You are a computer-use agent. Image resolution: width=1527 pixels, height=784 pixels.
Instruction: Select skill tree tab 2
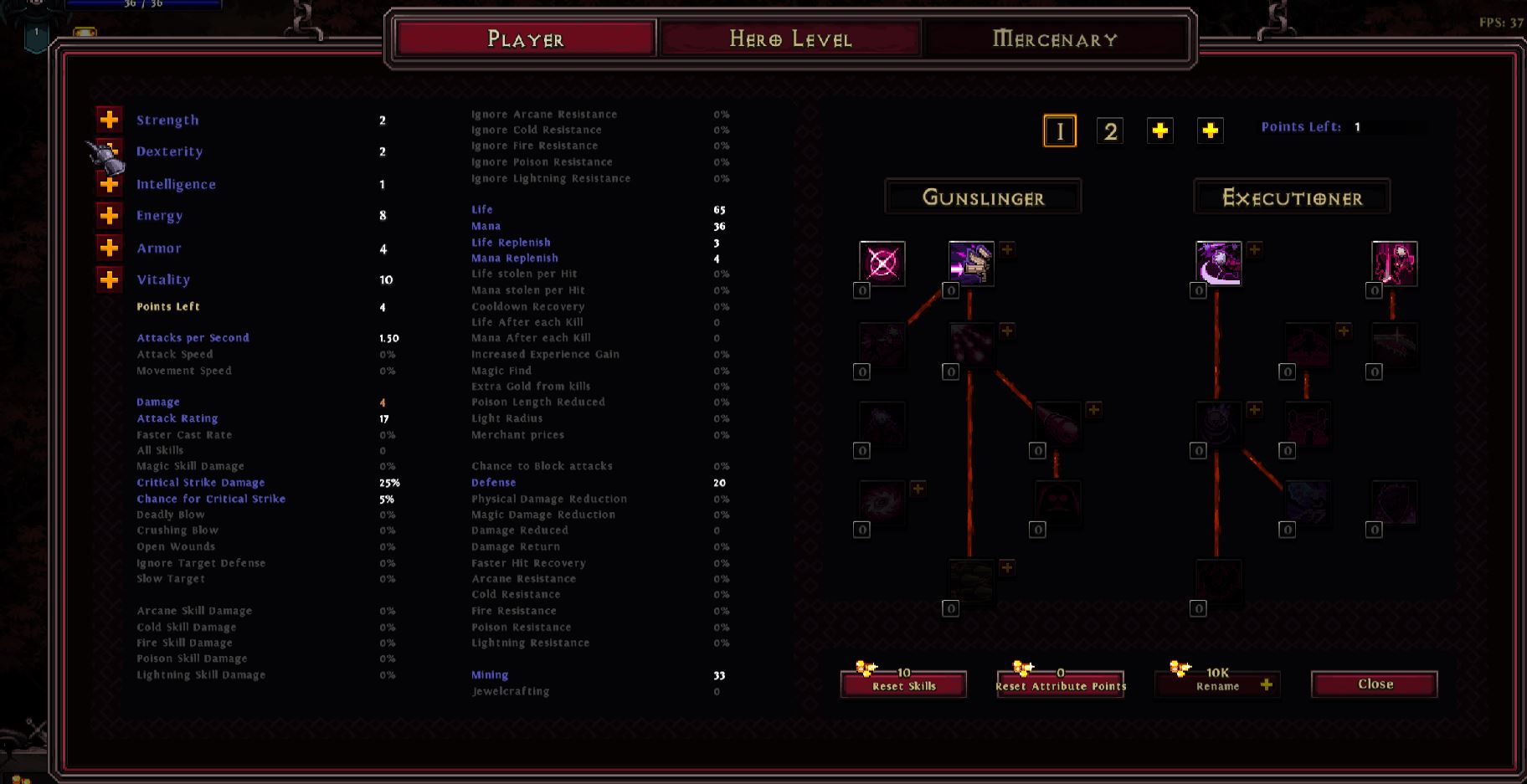[x=1110, y=131]
